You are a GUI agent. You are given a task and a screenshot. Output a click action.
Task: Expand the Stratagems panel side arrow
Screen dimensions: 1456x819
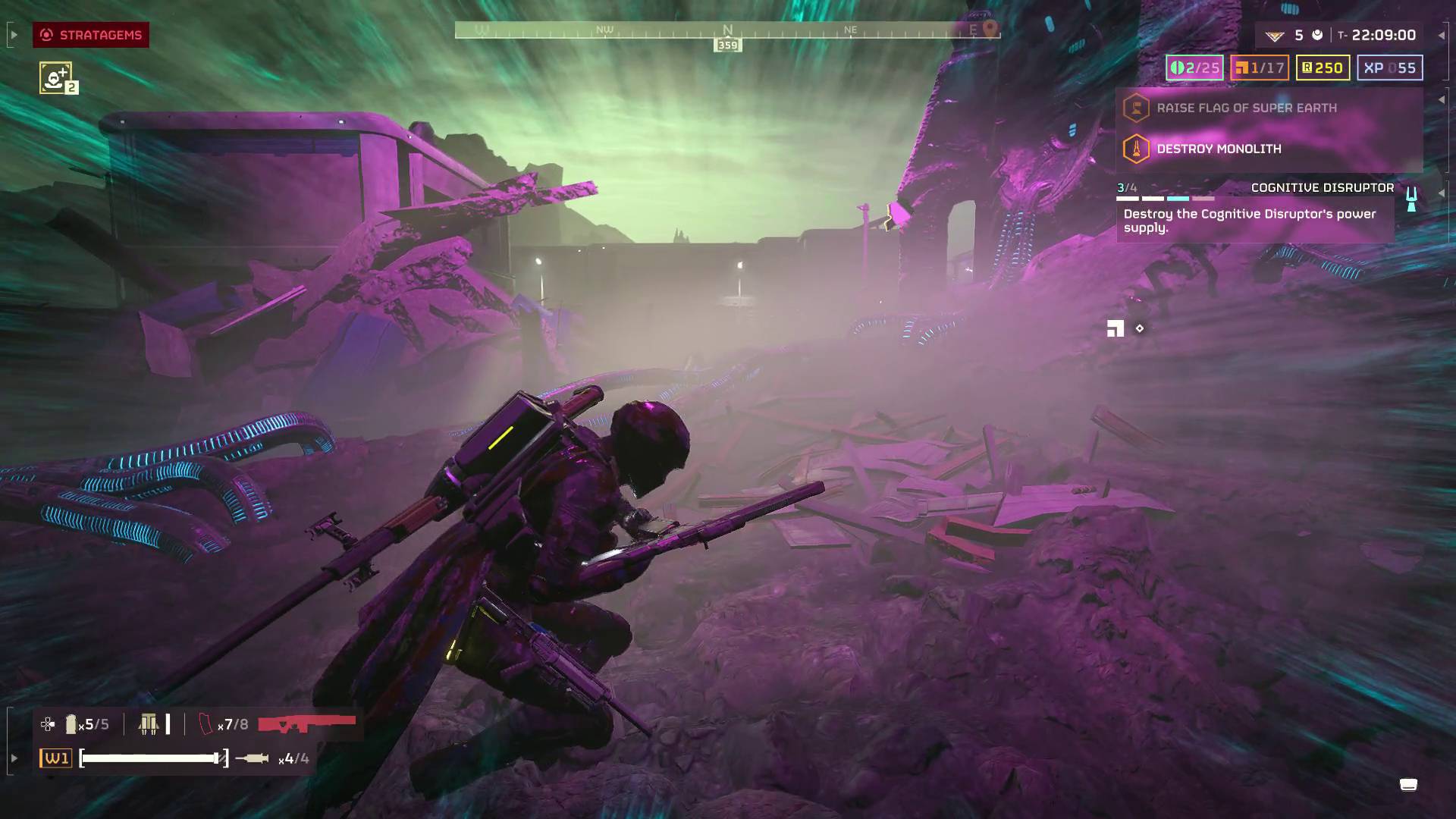(13, 35)
